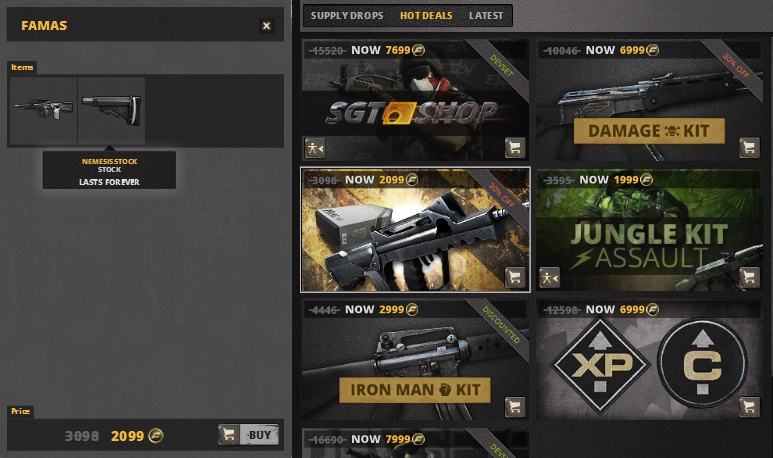Buy the FAMAS for 2099
Image resolution: width=773 pixels, height=458 pixels.
tap(248, 435)
